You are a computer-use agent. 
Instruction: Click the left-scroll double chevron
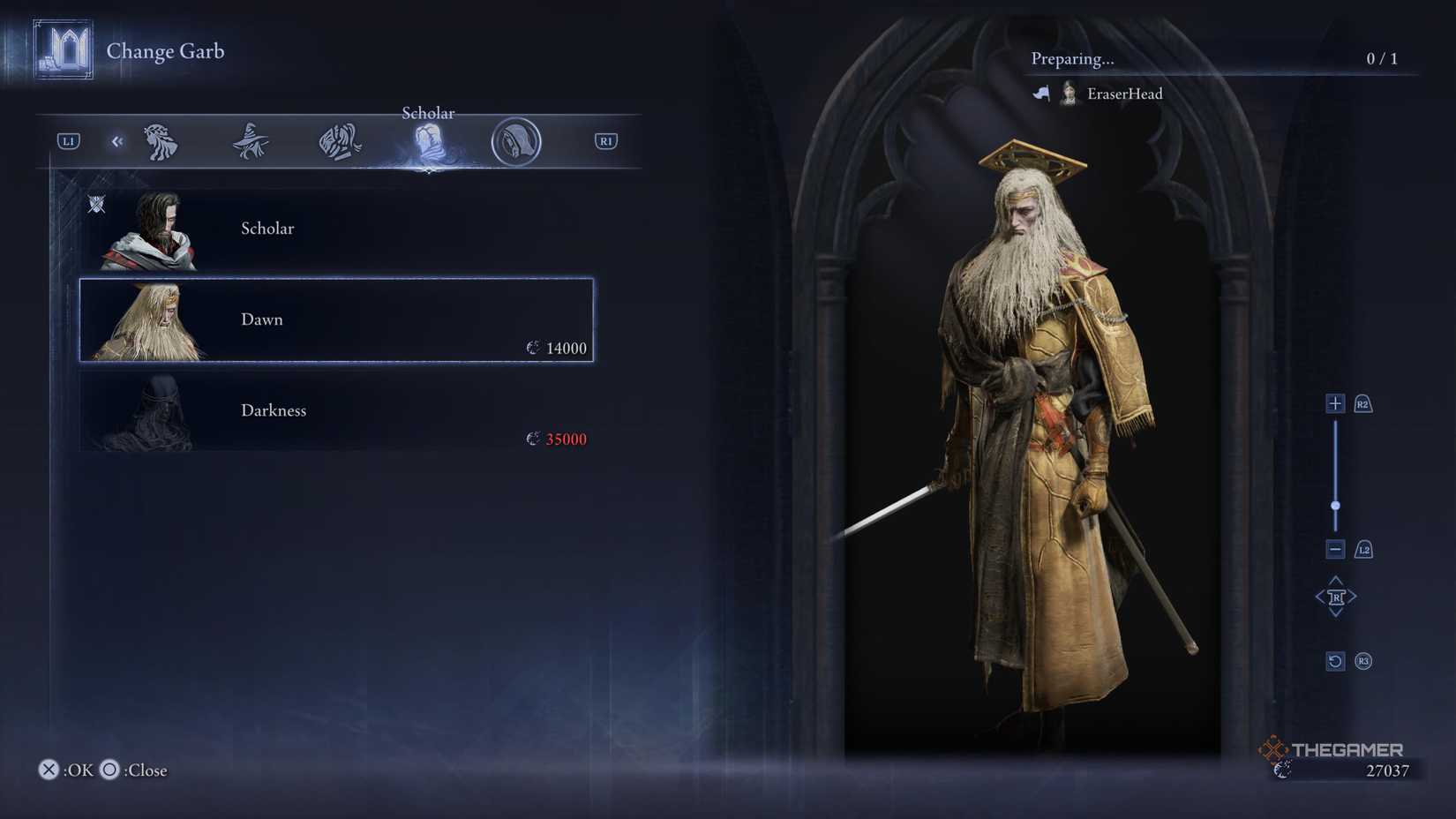click(117, 141)
